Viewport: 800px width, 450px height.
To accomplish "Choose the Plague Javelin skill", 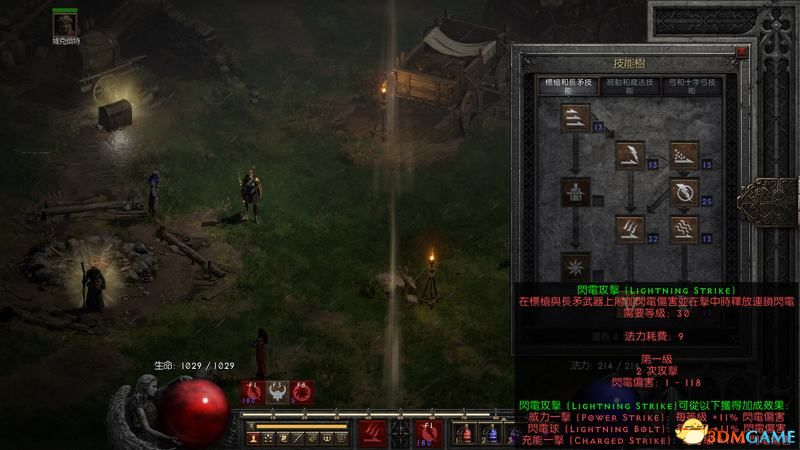I will [685, 229].
